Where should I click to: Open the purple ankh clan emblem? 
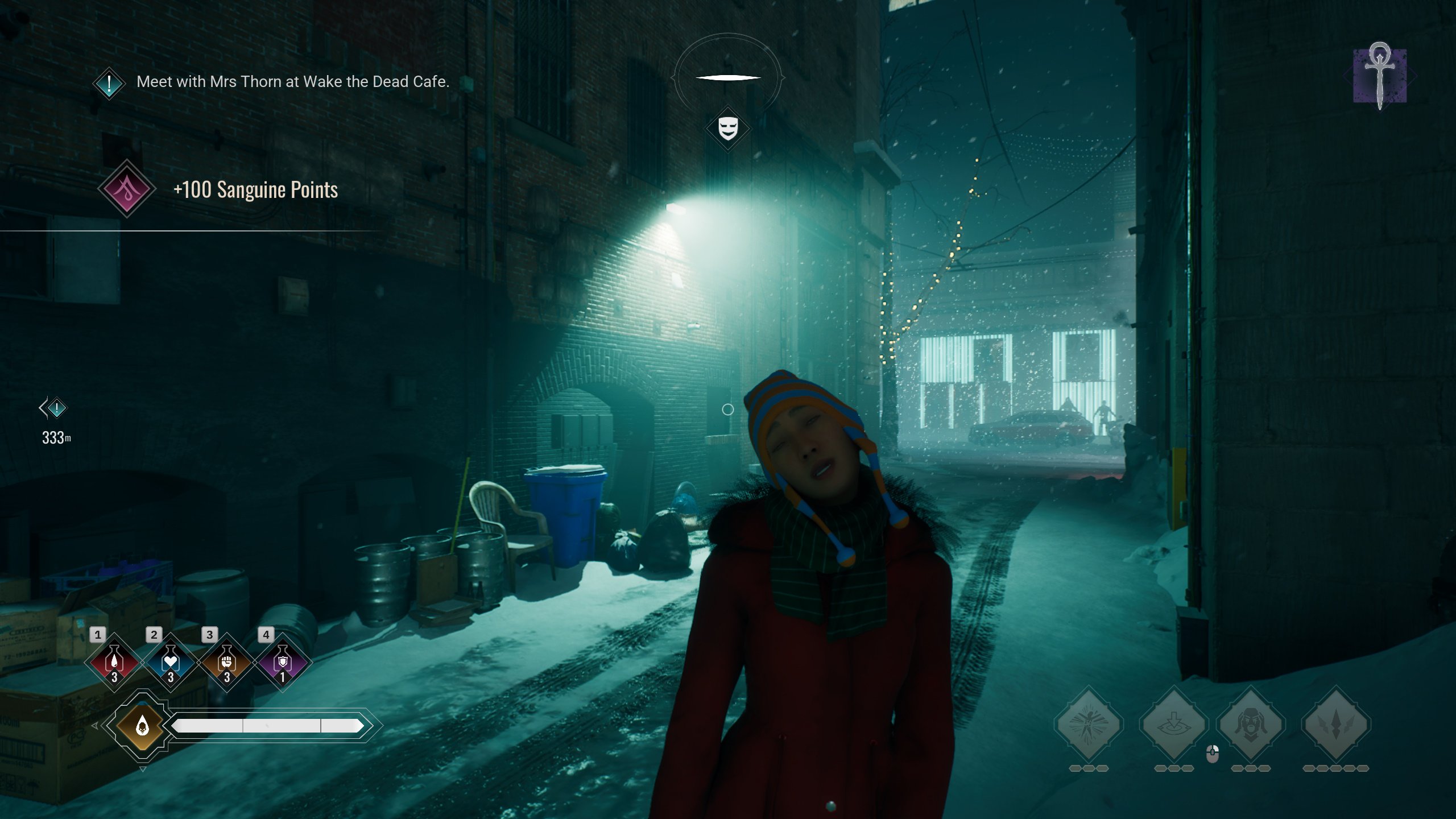click(1380, 76)
